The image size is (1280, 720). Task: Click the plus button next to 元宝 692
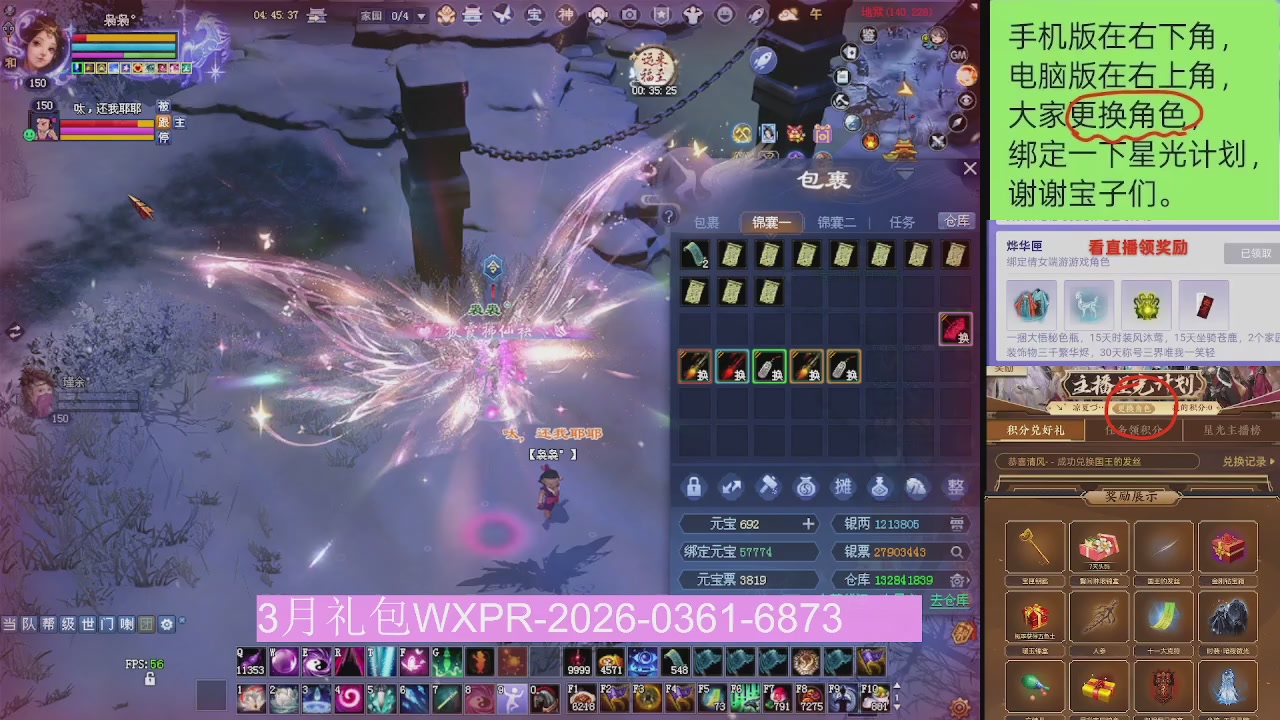pos(808,524)
